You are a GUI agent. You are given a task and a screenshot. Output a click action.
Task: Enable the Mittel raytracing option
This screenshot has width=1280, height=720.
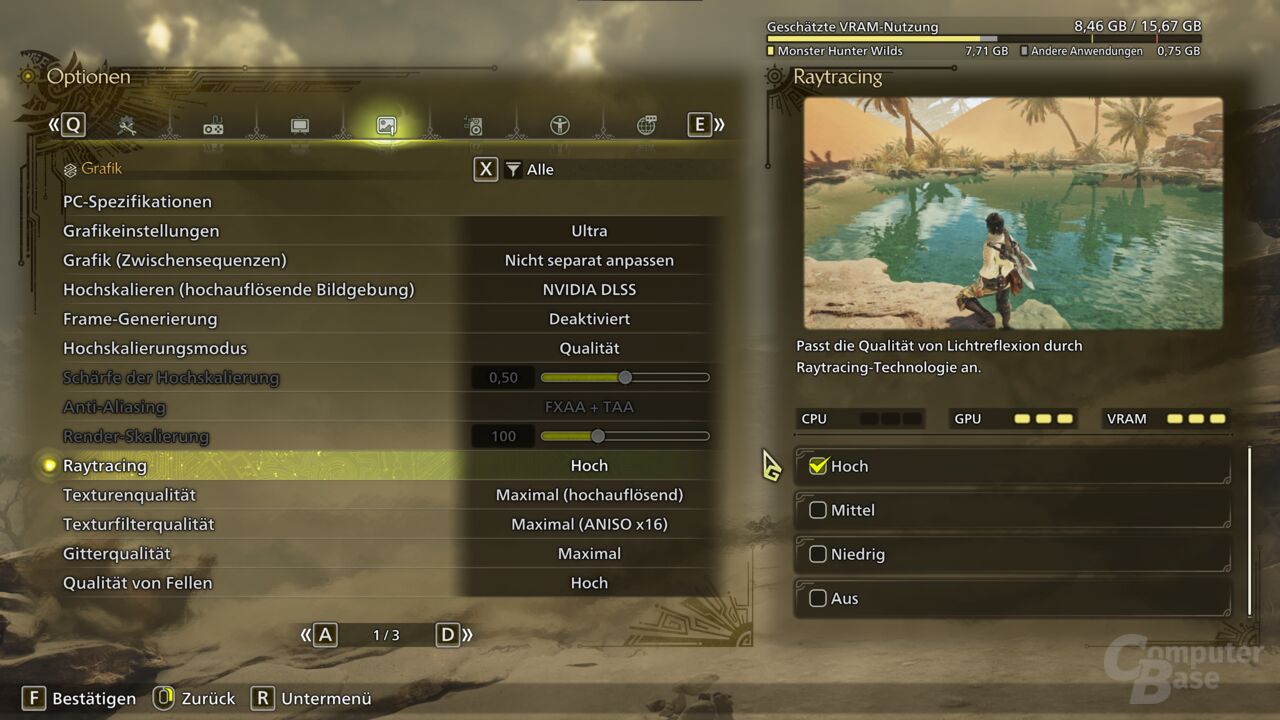[818, 510]
